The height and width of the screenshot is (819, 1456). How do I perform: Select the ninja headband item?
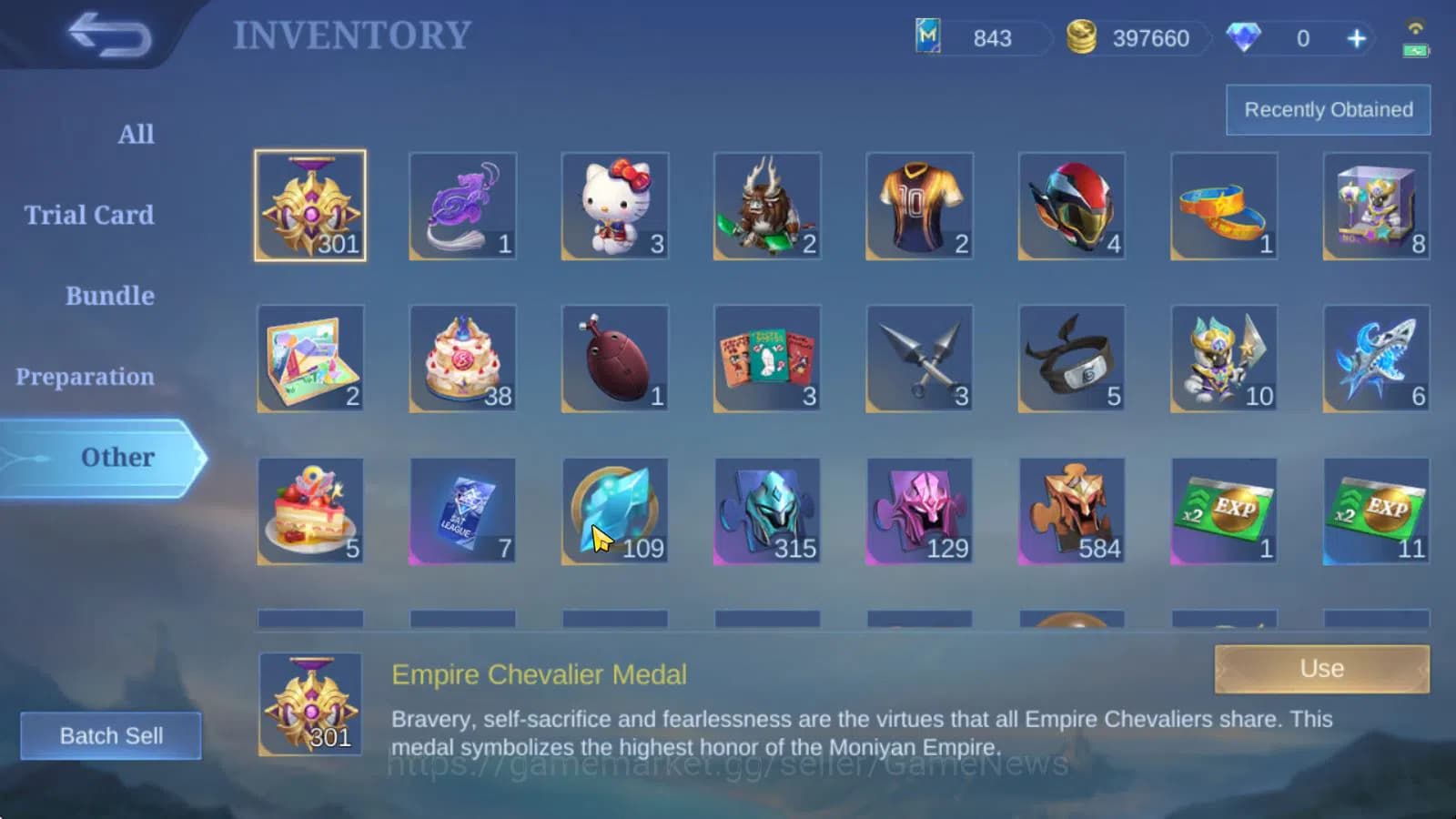pyautogui.click(x=1071, y=358)
